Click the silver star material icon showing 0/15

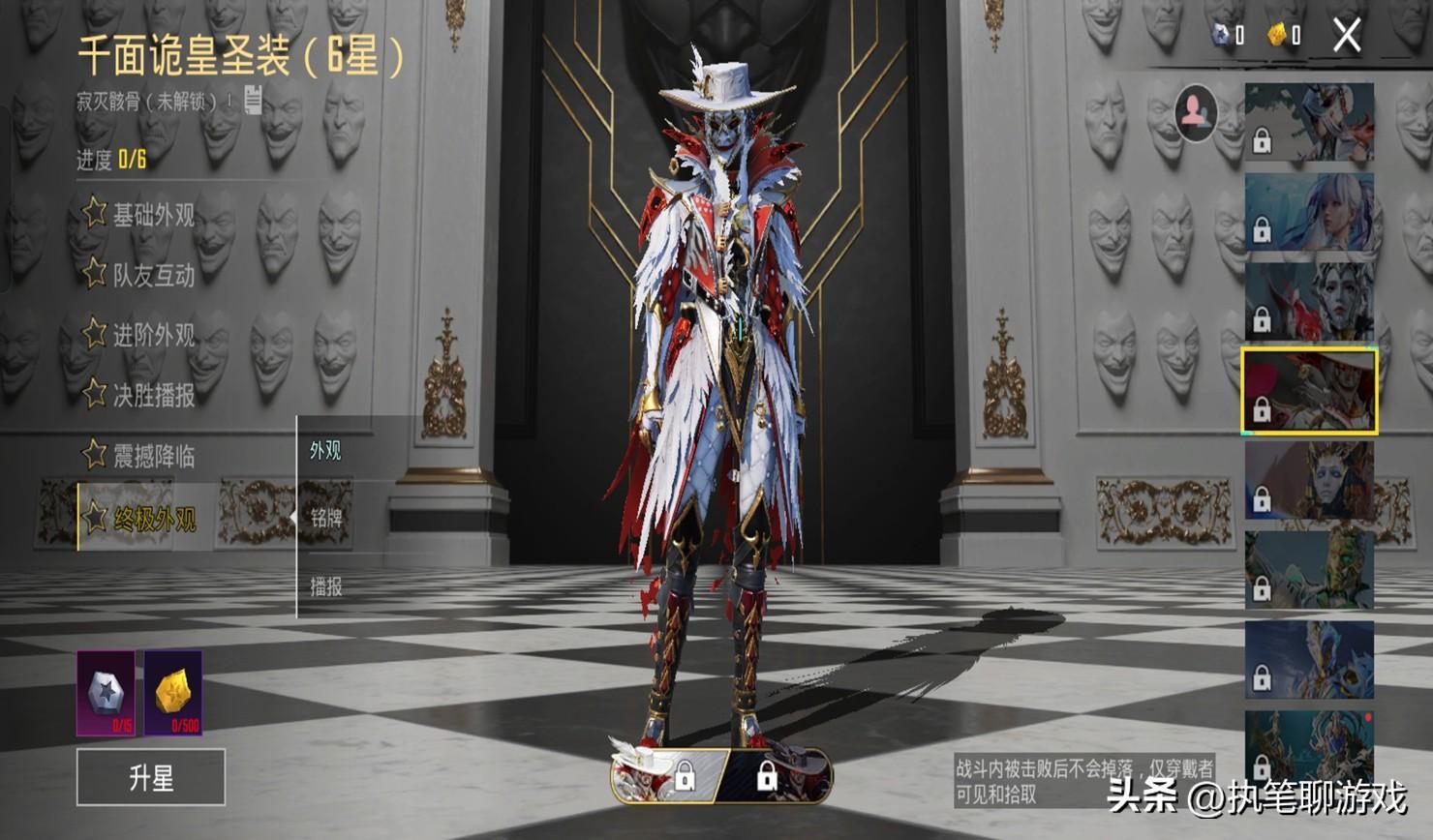[x=107, y=693]
